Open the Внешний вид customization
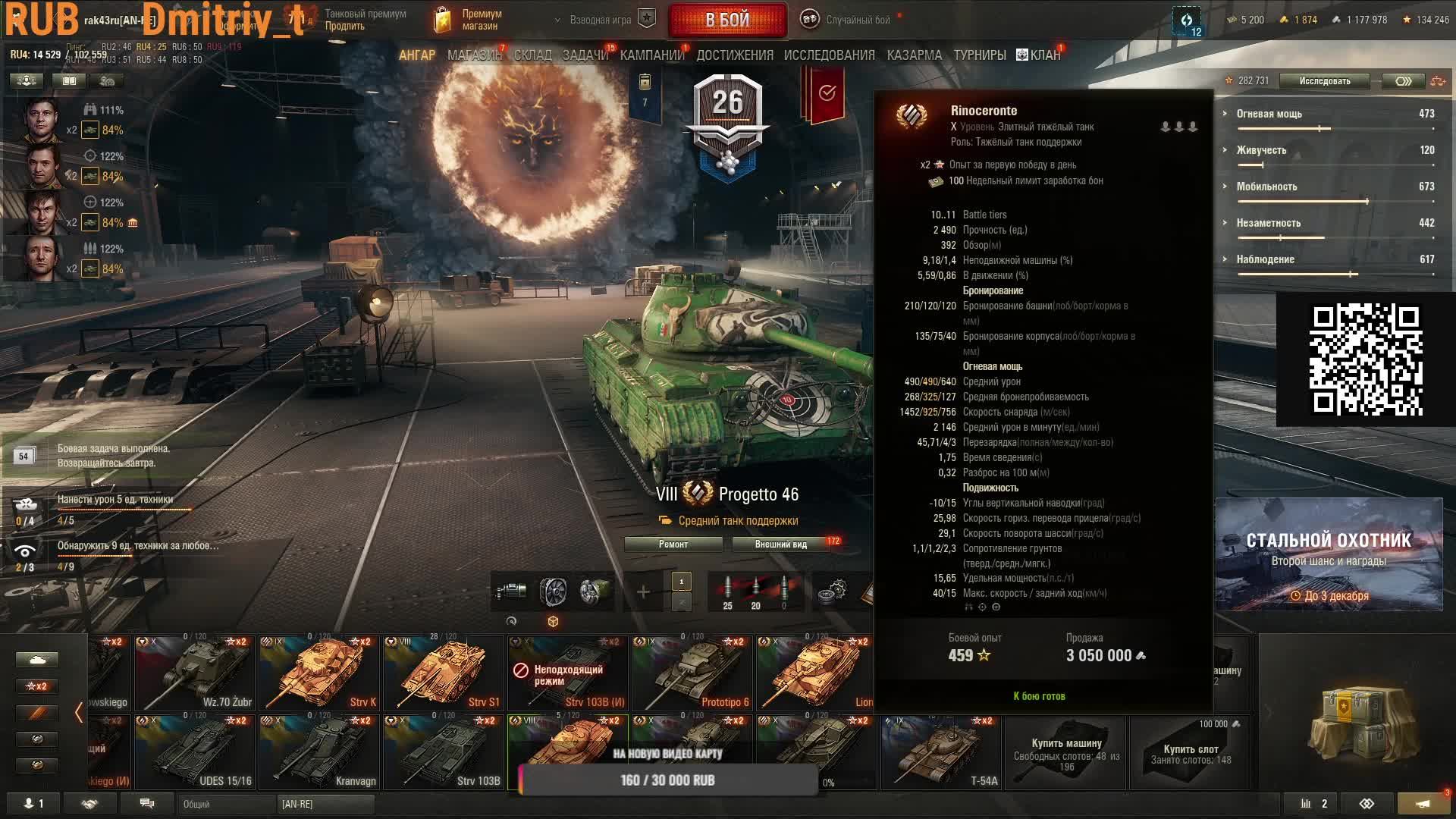The width and height of the screenshot is (1456, 819). pyautogui.click(x=781, y=544)
